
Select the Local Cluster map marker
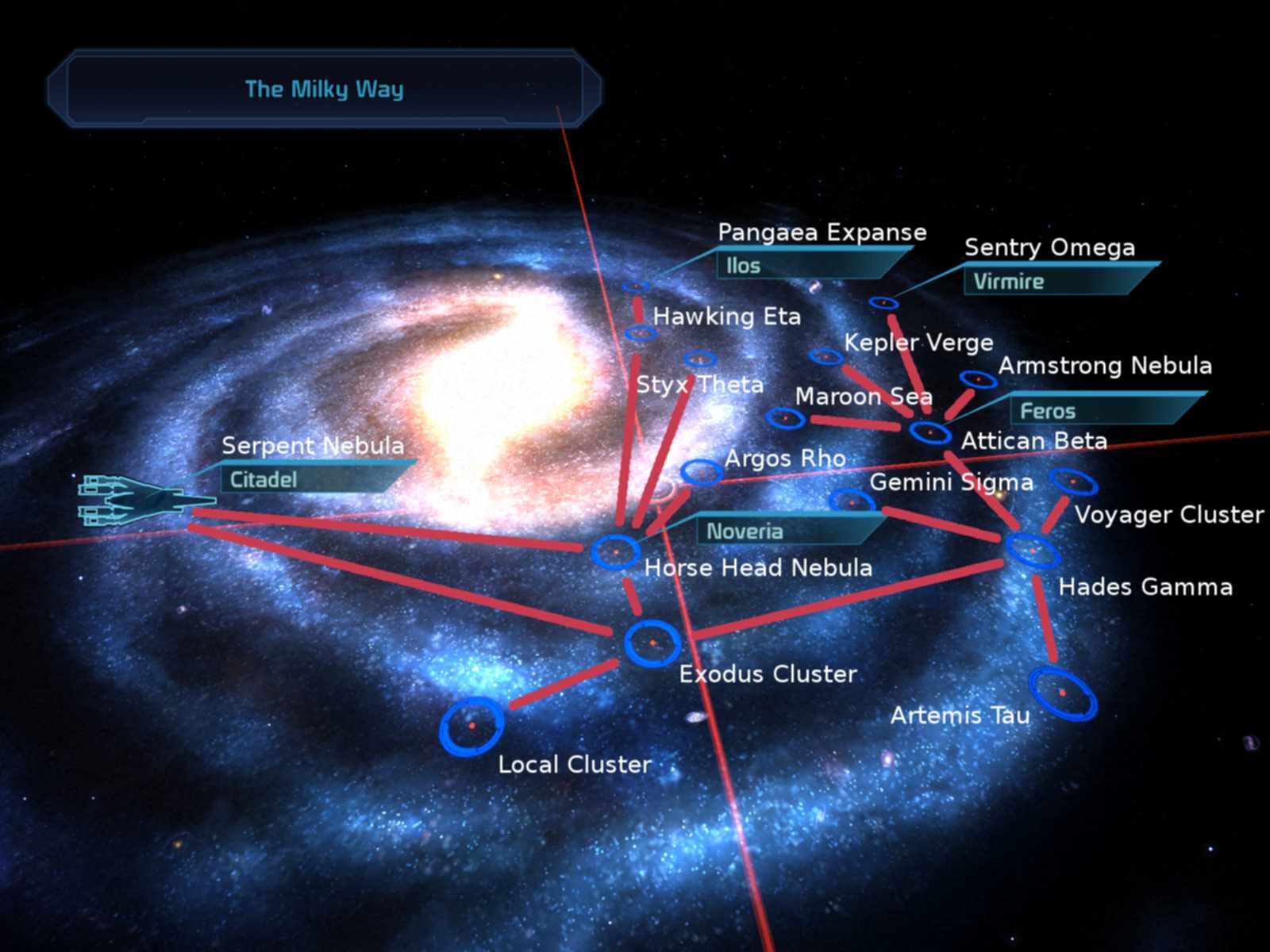click(x=471, y=726)
